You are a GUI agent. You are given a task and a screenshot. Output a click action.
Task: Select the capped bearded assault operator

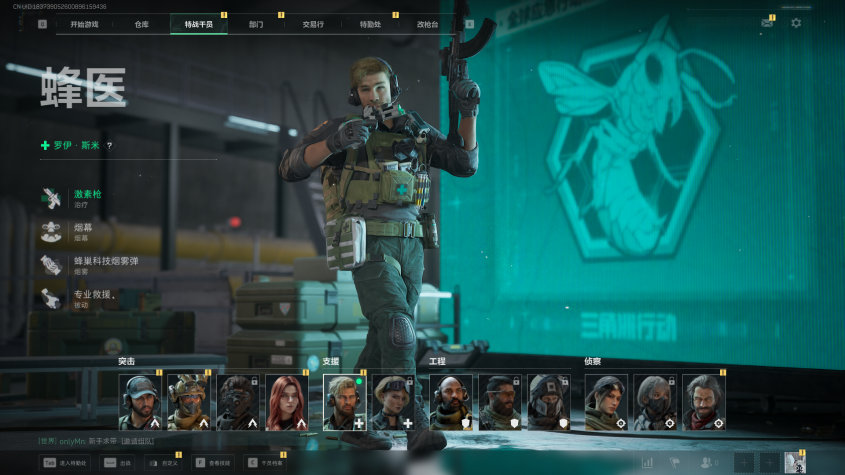(139, 402)
